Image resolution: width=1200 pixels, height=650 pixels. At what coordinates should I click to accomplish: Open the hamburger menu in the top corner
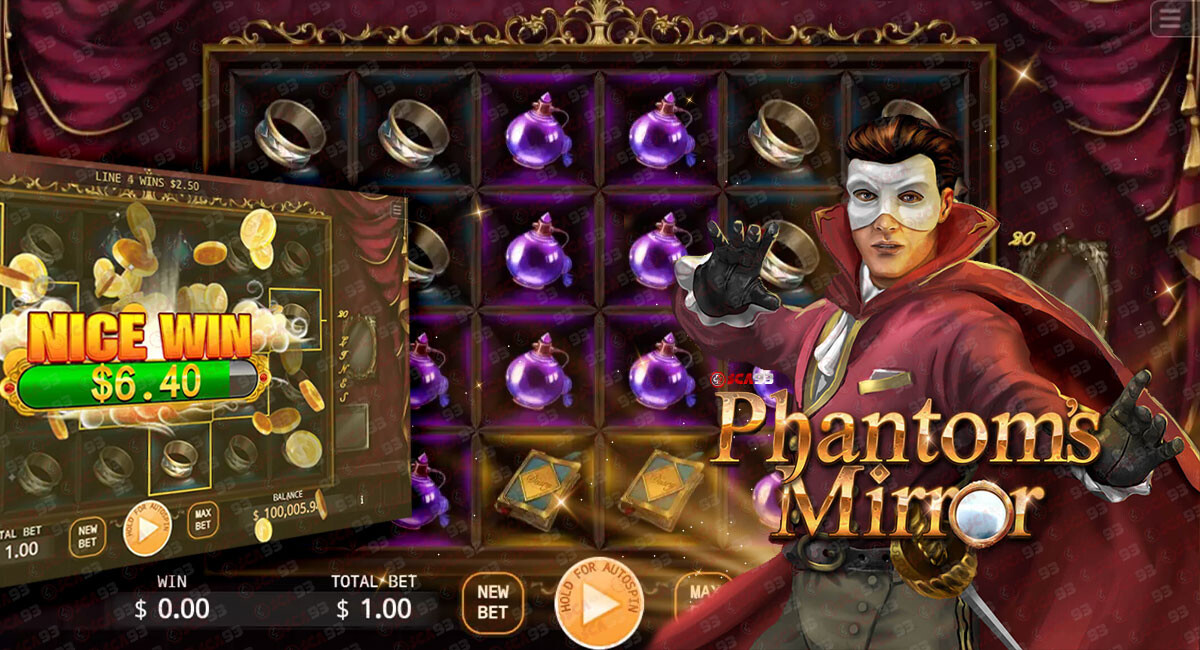[x=1171, y=19]
